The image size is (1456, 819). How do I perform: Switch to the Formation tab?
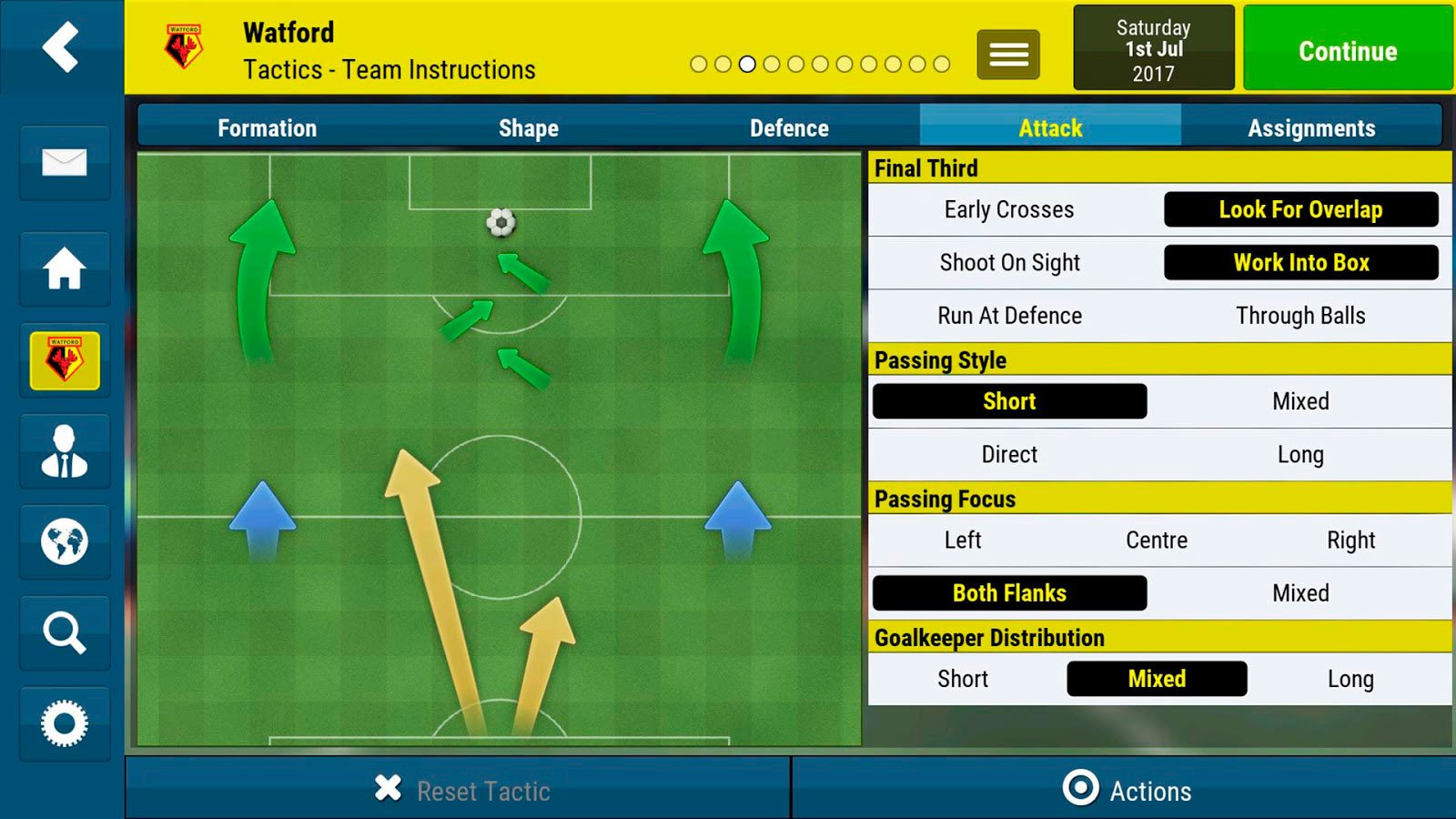click(267, 128)
